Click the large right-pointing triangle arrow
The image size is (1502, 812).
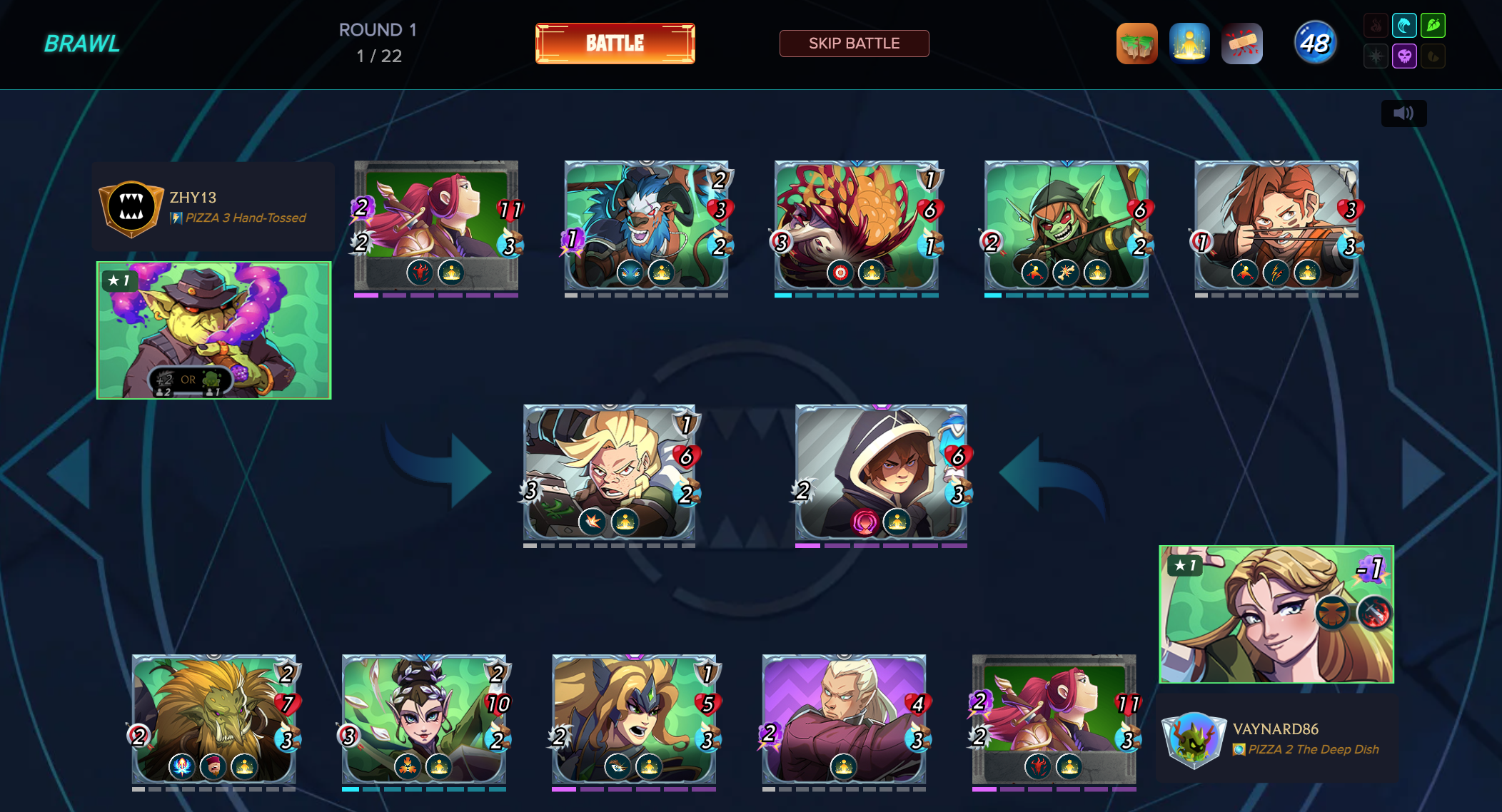pos(1421,473)
